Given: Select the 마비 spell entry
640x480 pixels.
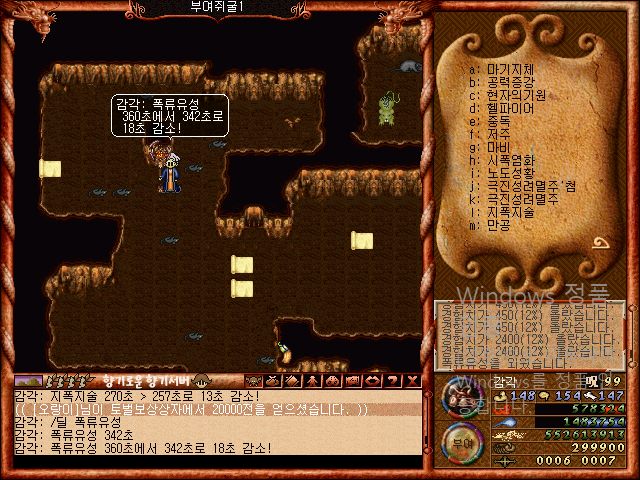Looking at the screenshot, I should coord(497,147).
